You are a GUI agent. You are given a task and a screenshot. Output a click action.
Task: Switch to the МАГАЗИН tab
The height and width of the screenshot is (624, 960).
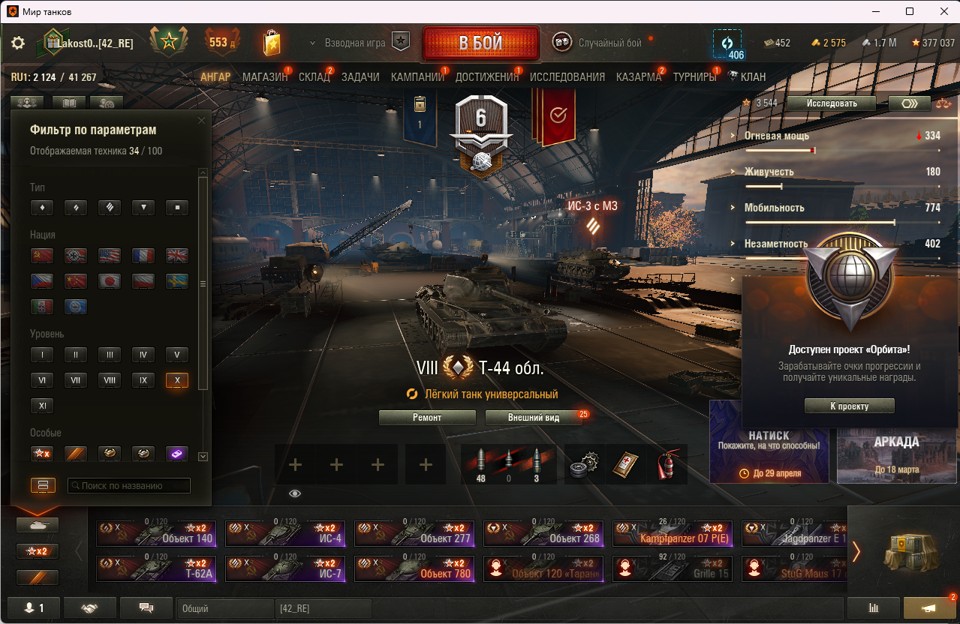pyautogui.click(x=264, y=77)
